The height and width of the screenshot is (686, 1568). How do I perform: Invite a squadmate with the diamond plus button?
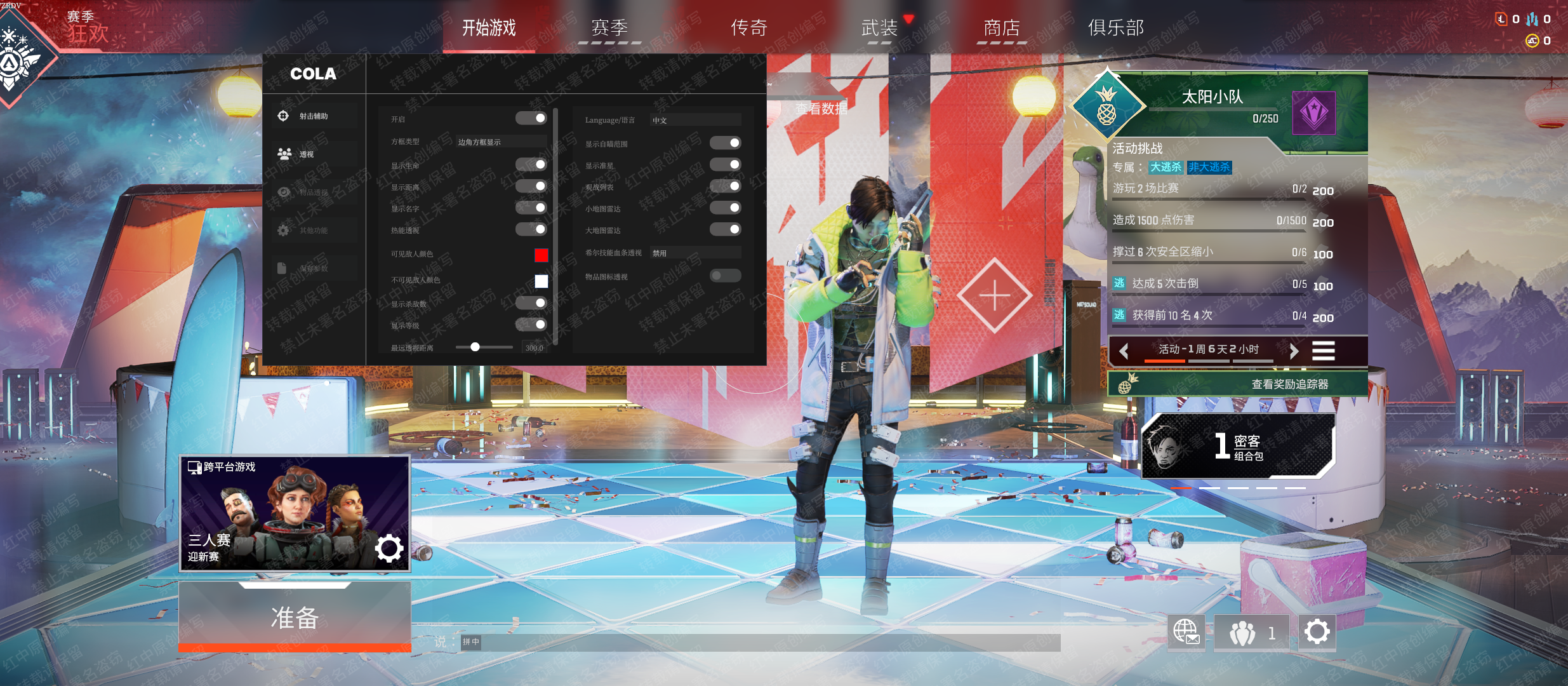tap(994, 295)
